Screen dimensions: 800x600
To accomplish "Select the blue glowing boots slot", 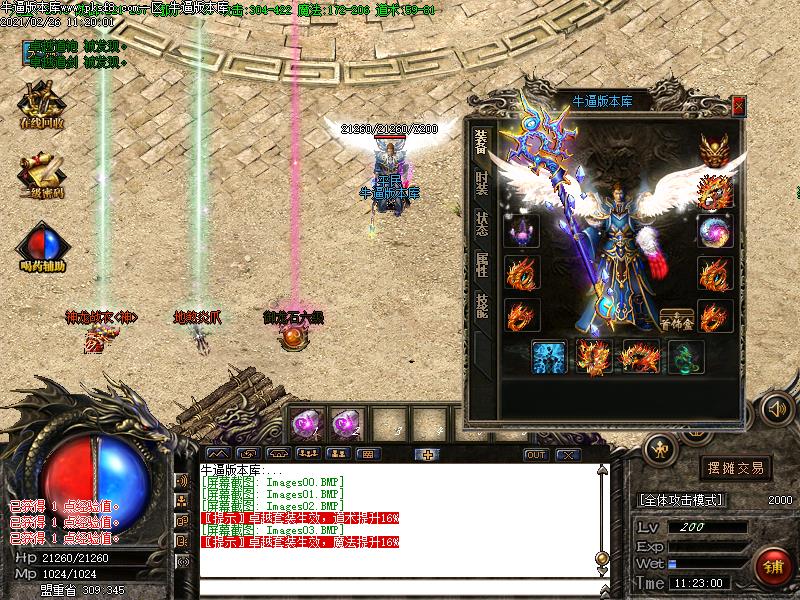I will point(548,356).
